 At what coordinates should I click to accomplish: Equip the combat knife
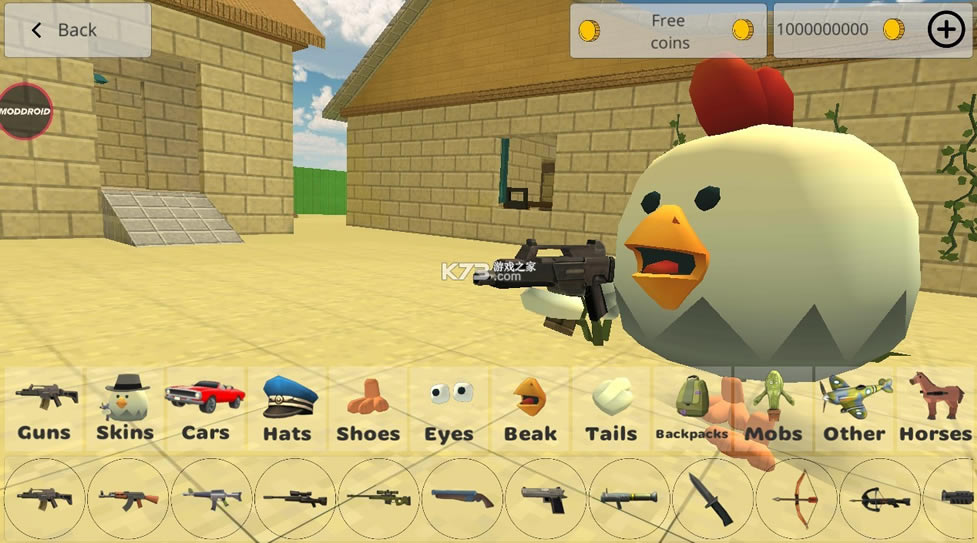pyautogui.click(x=712, y=498)
